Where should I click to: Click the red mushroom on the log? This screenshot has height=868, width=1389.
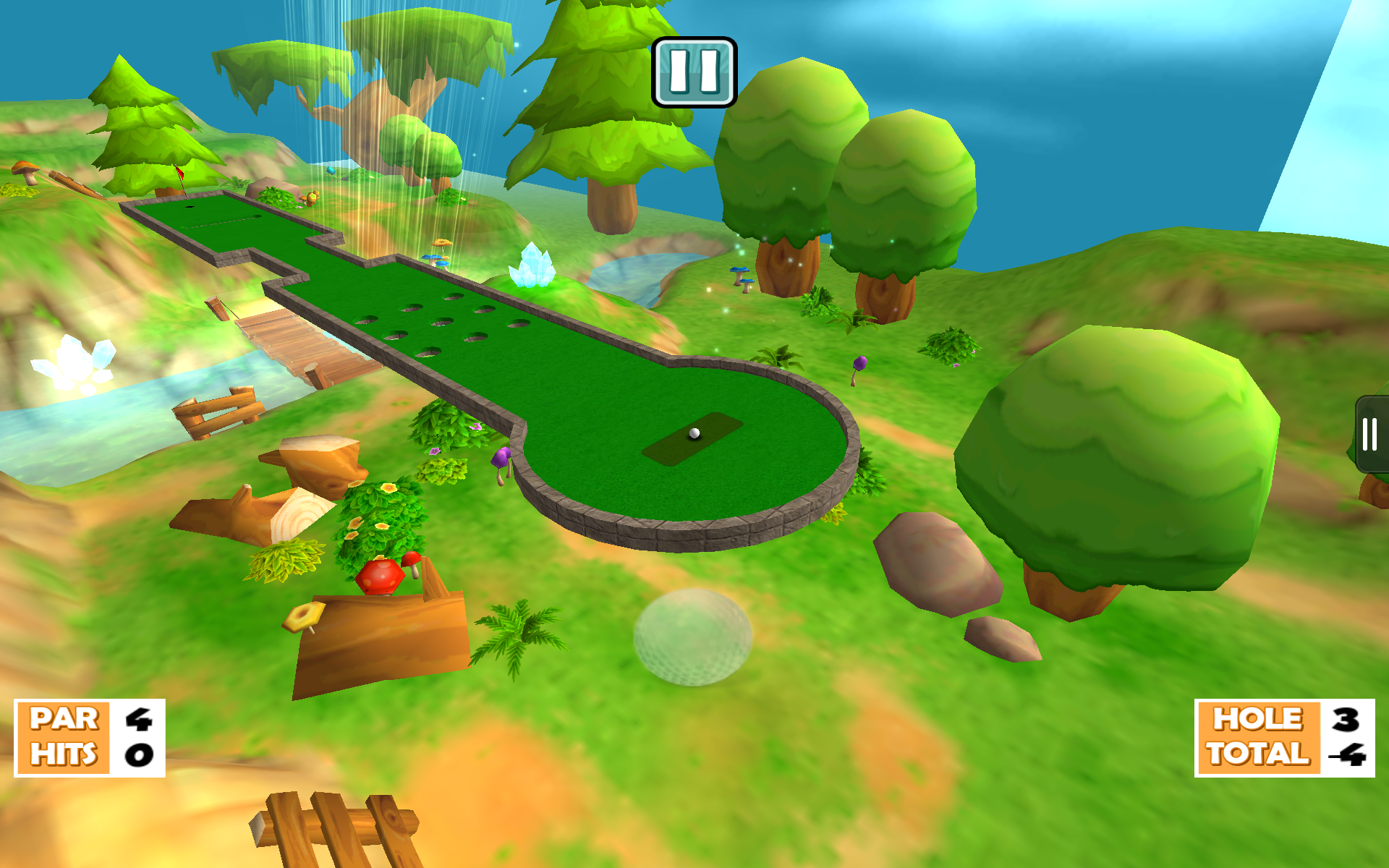tap(379, 575)
